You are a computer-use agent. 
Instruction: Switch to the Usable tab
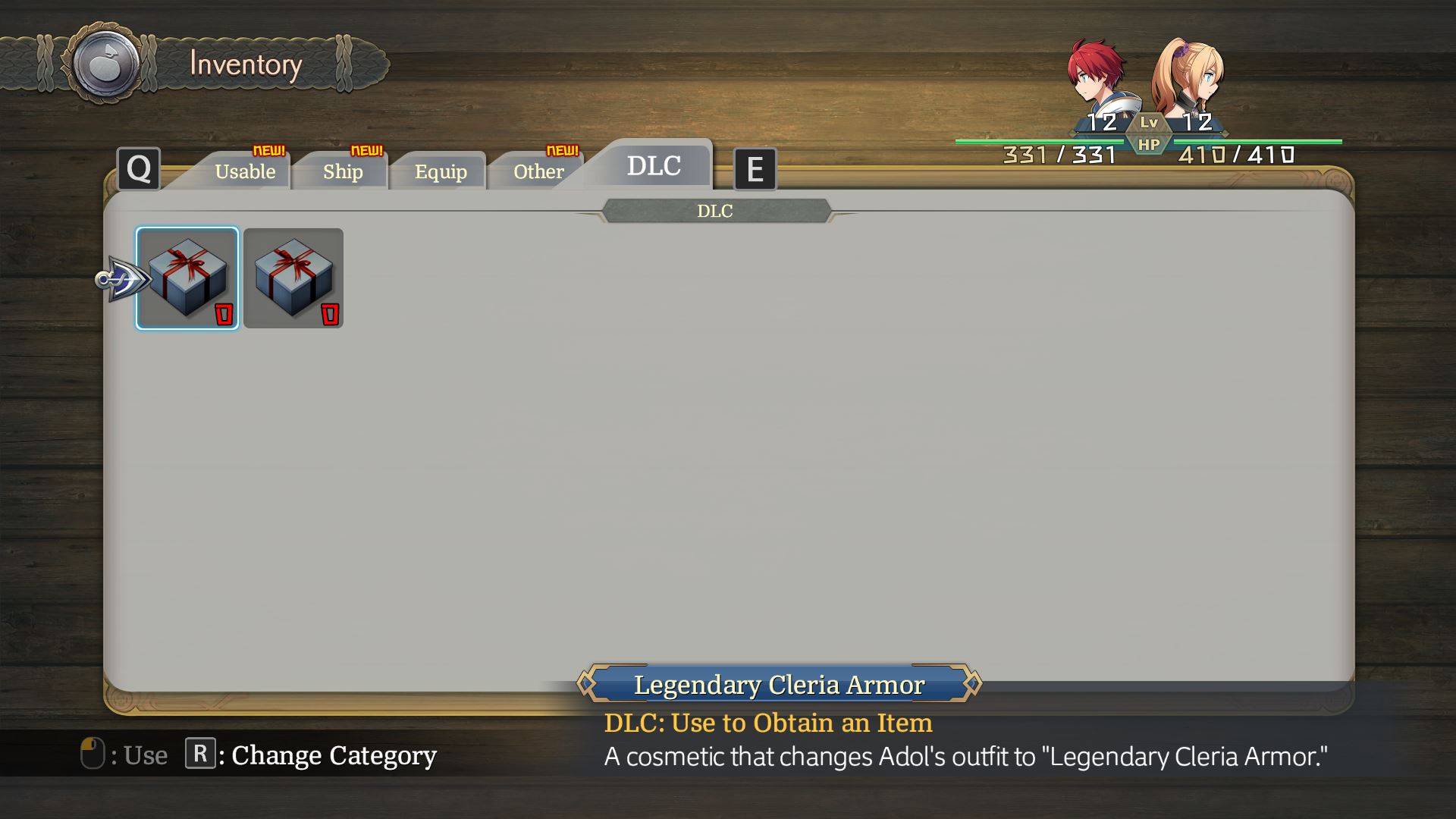[x=246, y=172]
